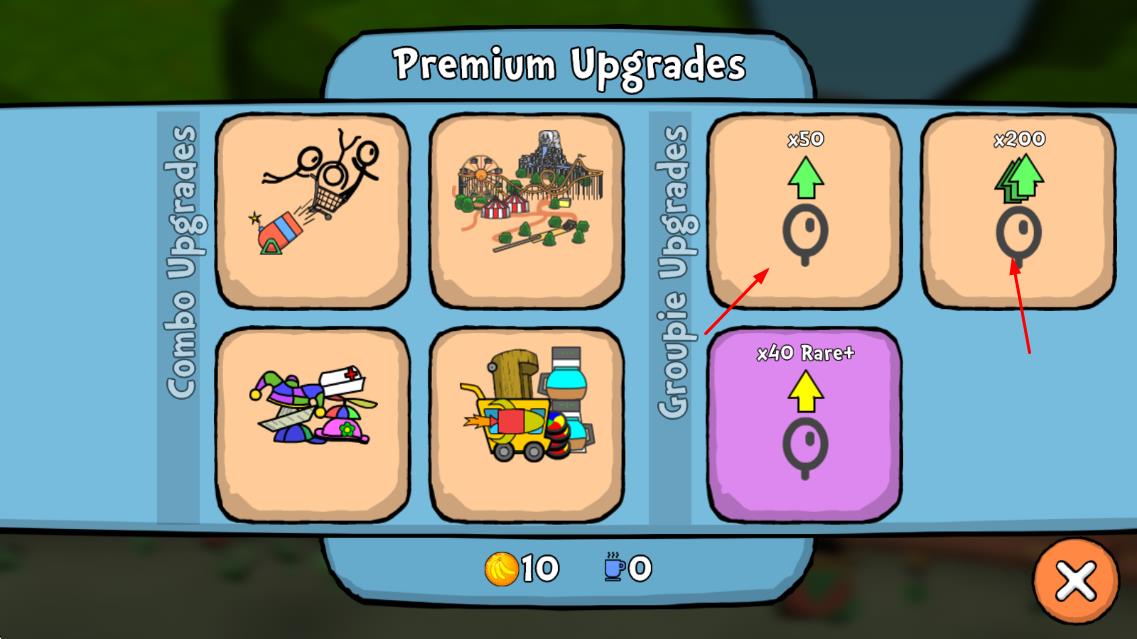This screenshot has width=1137, height=639.
Task: Purchase the x200 groupie upgrade
Action: (1018, 210)
